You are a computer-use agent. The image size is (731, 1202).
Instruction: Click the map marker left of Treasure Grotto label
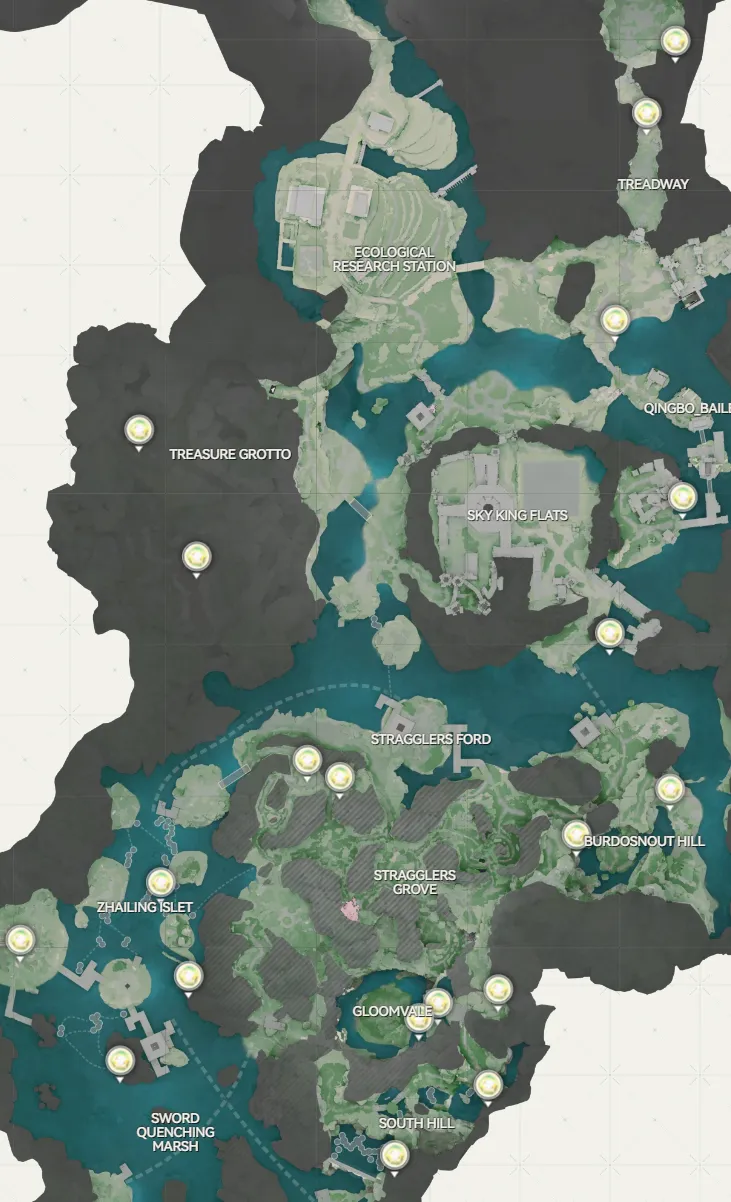tap(139, 430)
